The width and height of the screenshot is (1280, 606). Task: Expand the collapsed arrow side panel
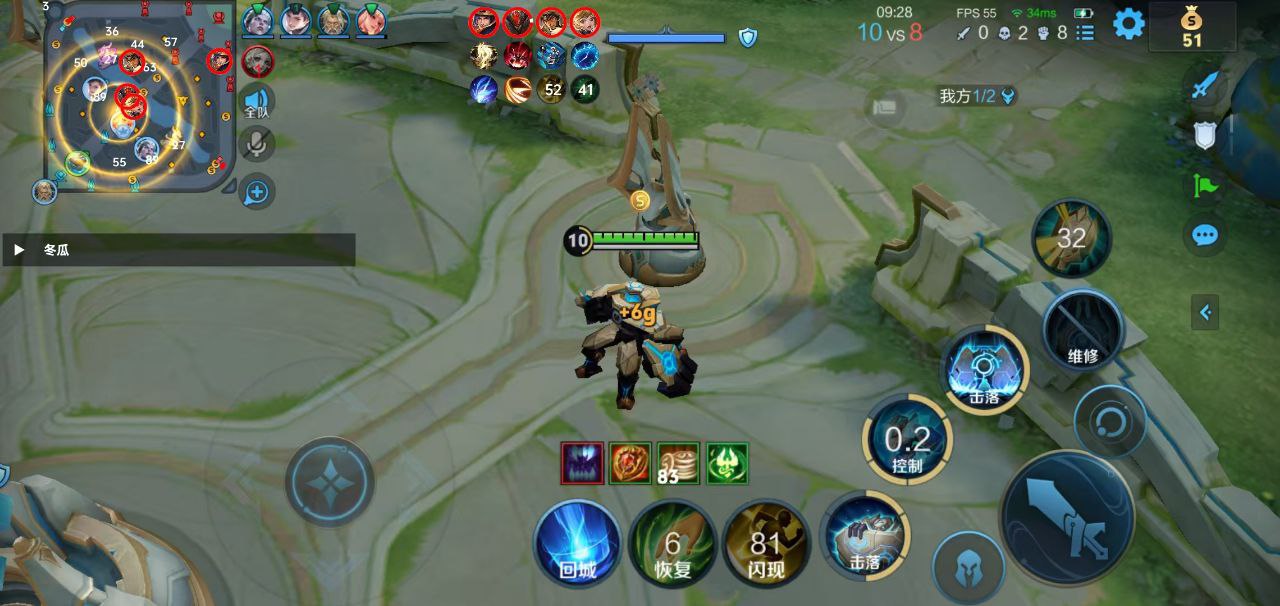[x=1205, y=313]
